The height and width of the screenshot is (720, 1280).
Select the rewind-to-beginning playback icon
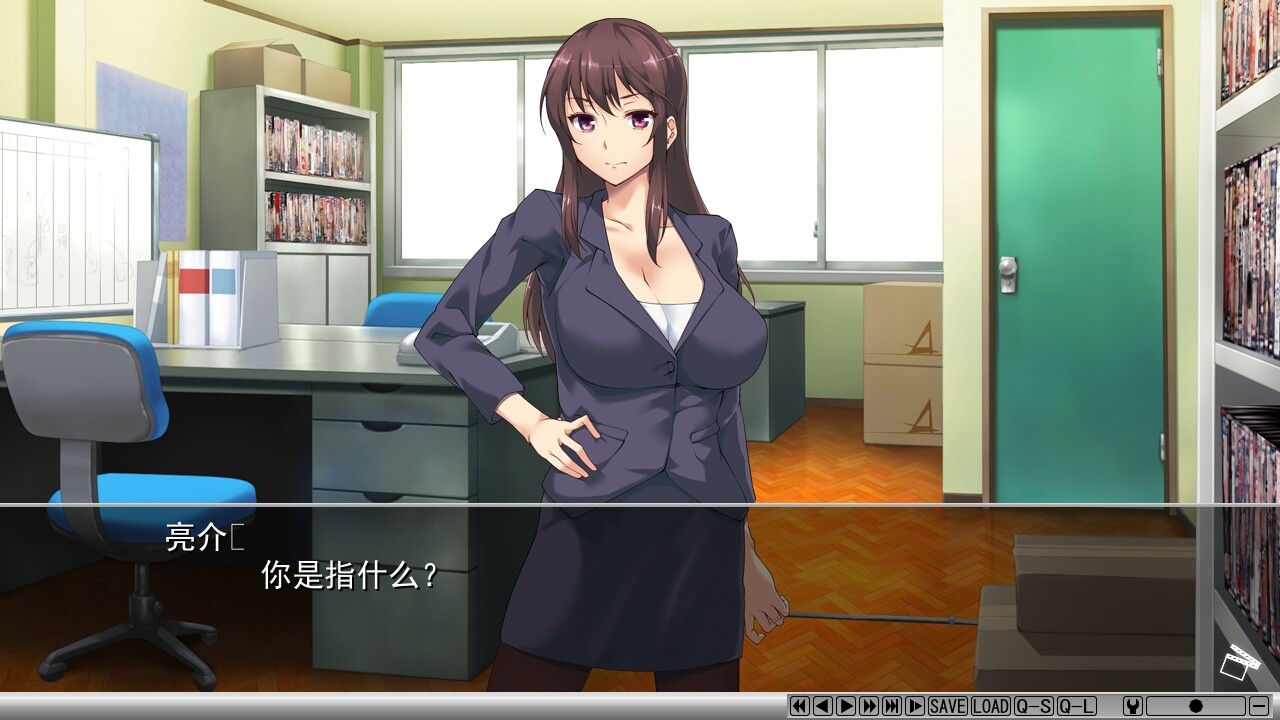[799, 707]
